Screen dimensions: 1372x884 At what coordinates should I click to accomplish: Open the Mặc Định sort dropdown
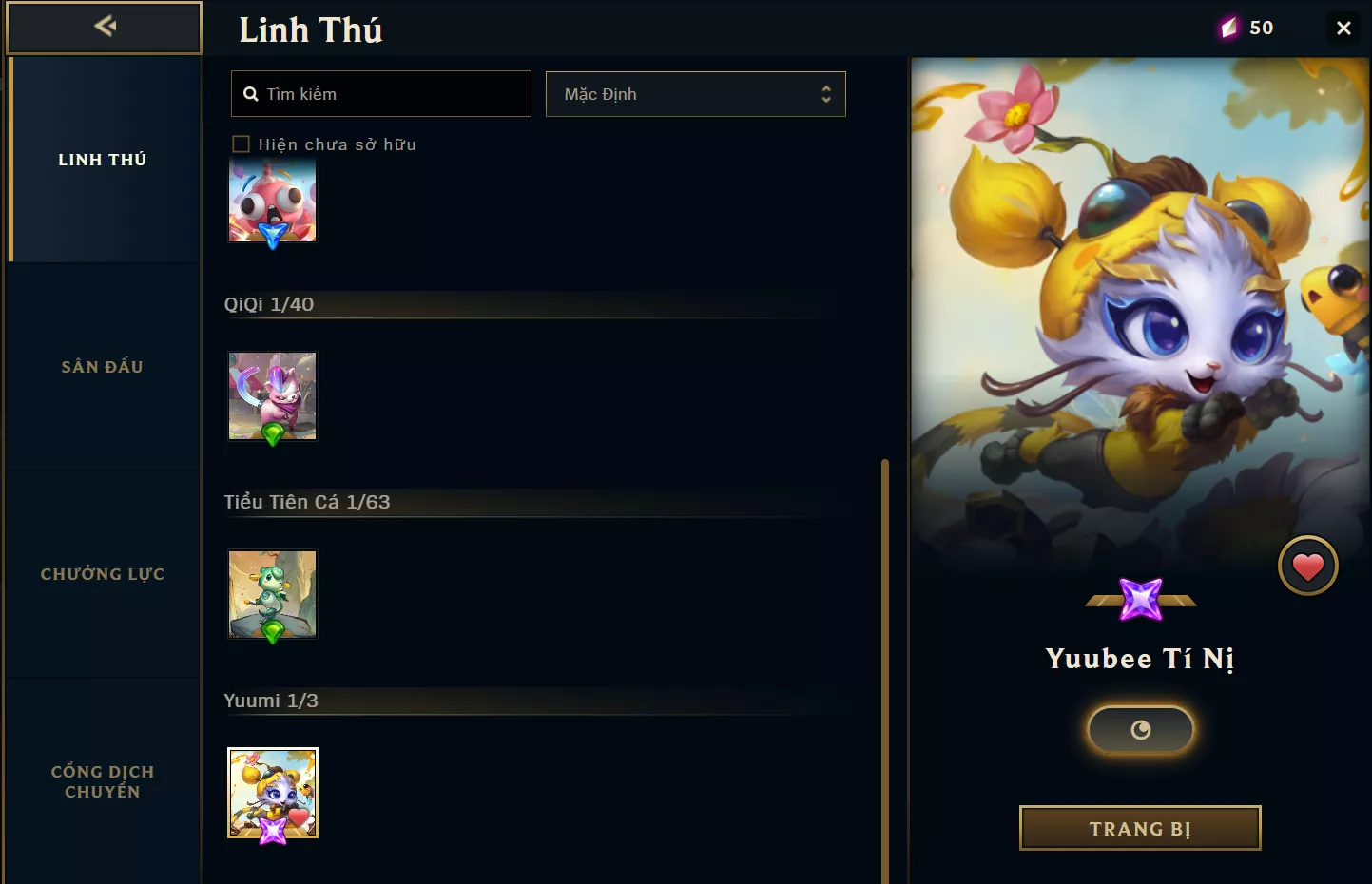click(x=695, y=94)
